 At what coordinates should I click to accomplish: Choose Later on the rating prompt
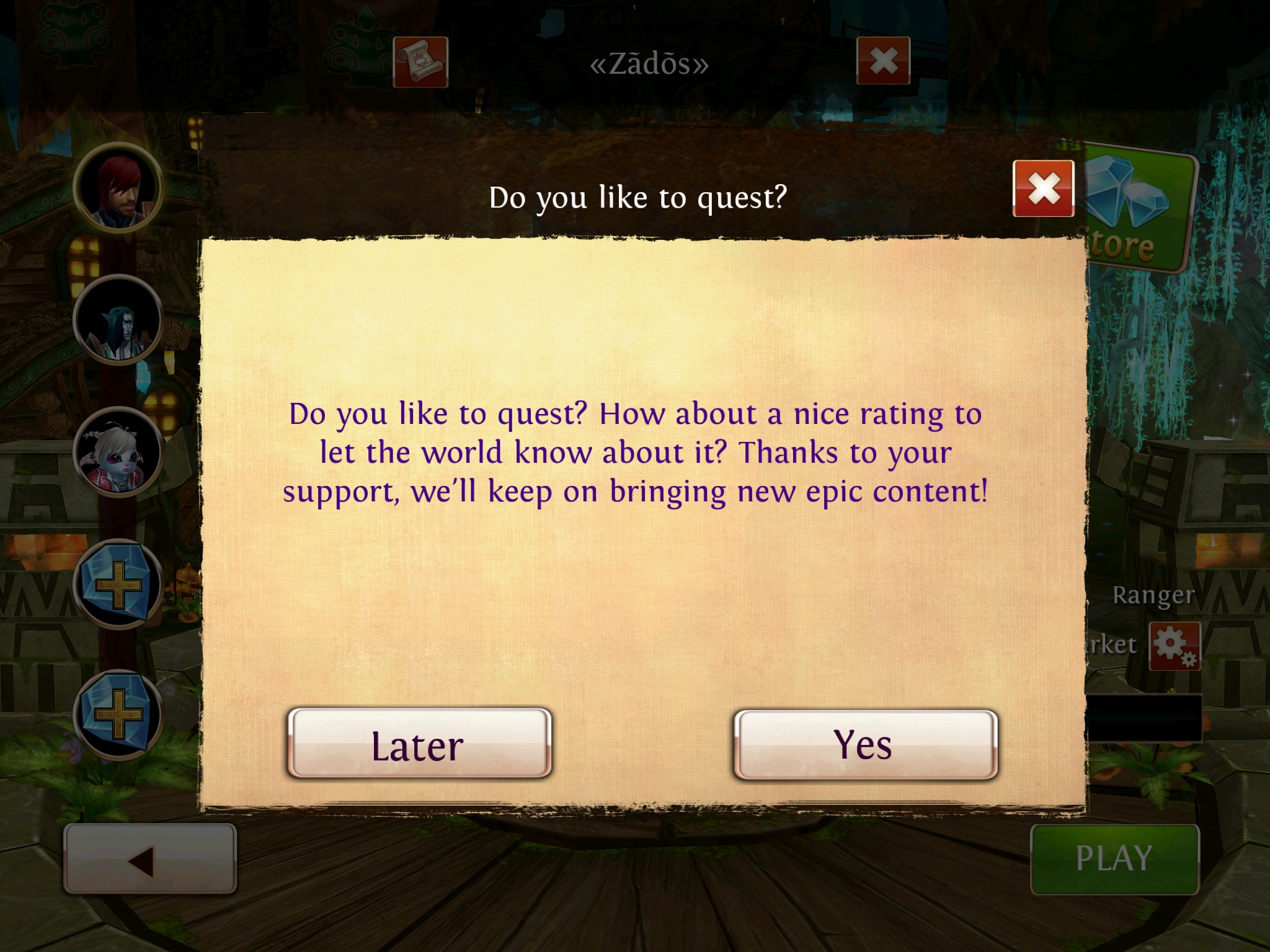point(419,744)
